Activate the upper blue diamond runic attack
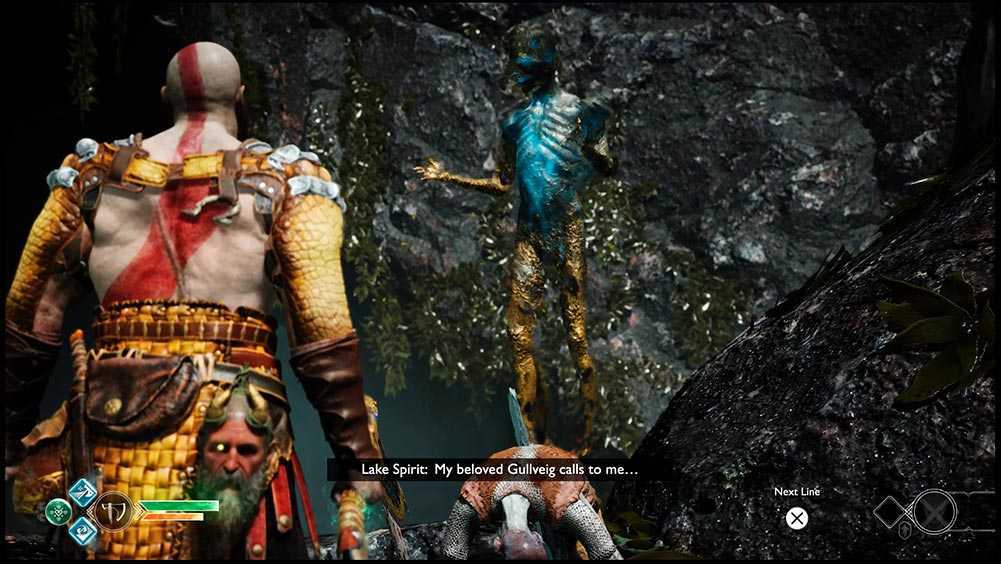1001x564 pixels. tap(83, 492)
